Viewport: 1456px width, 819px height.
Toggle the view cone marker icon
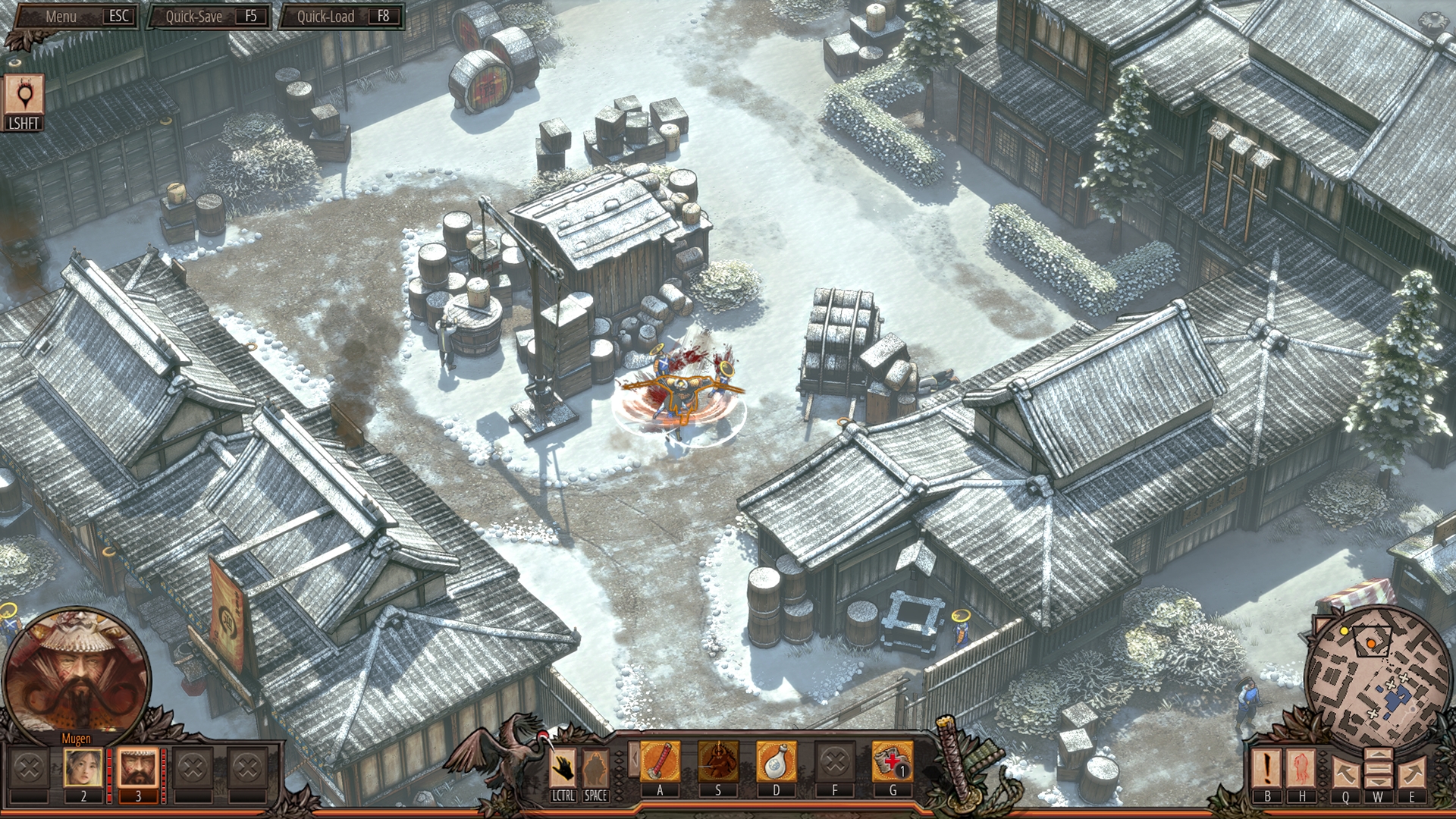(24, 95)
